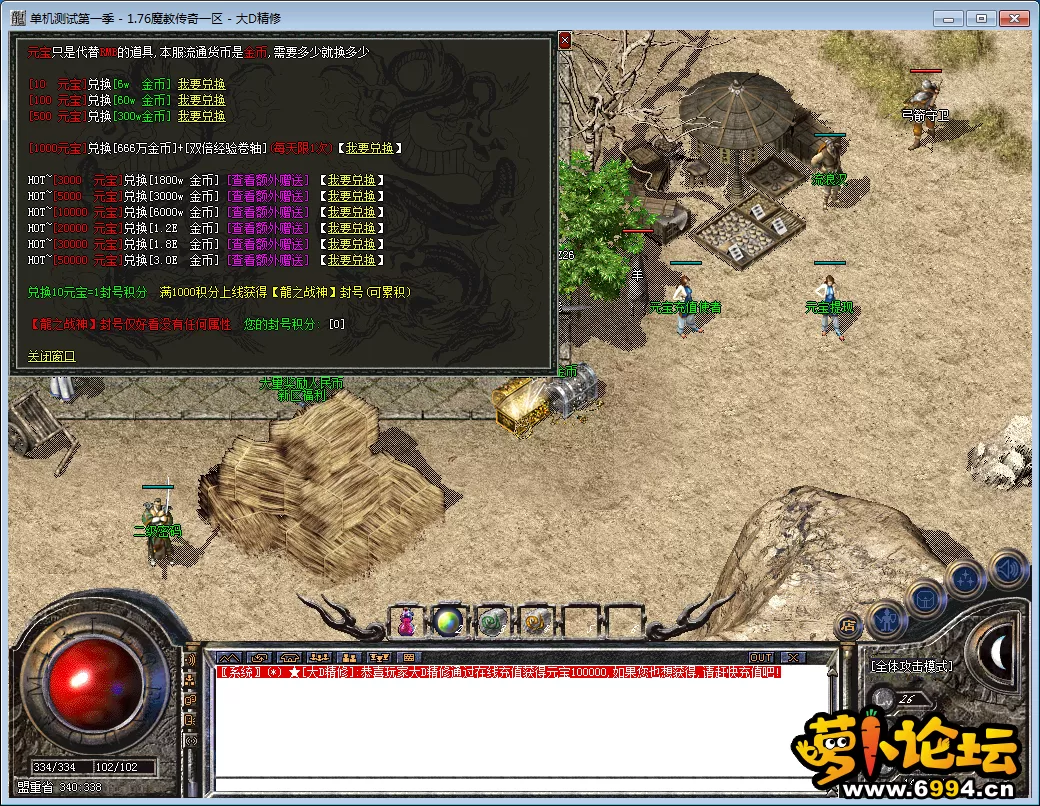Toggle the speaker sound button
This screenshot has width=1040, height=806.
point(1008,570)
